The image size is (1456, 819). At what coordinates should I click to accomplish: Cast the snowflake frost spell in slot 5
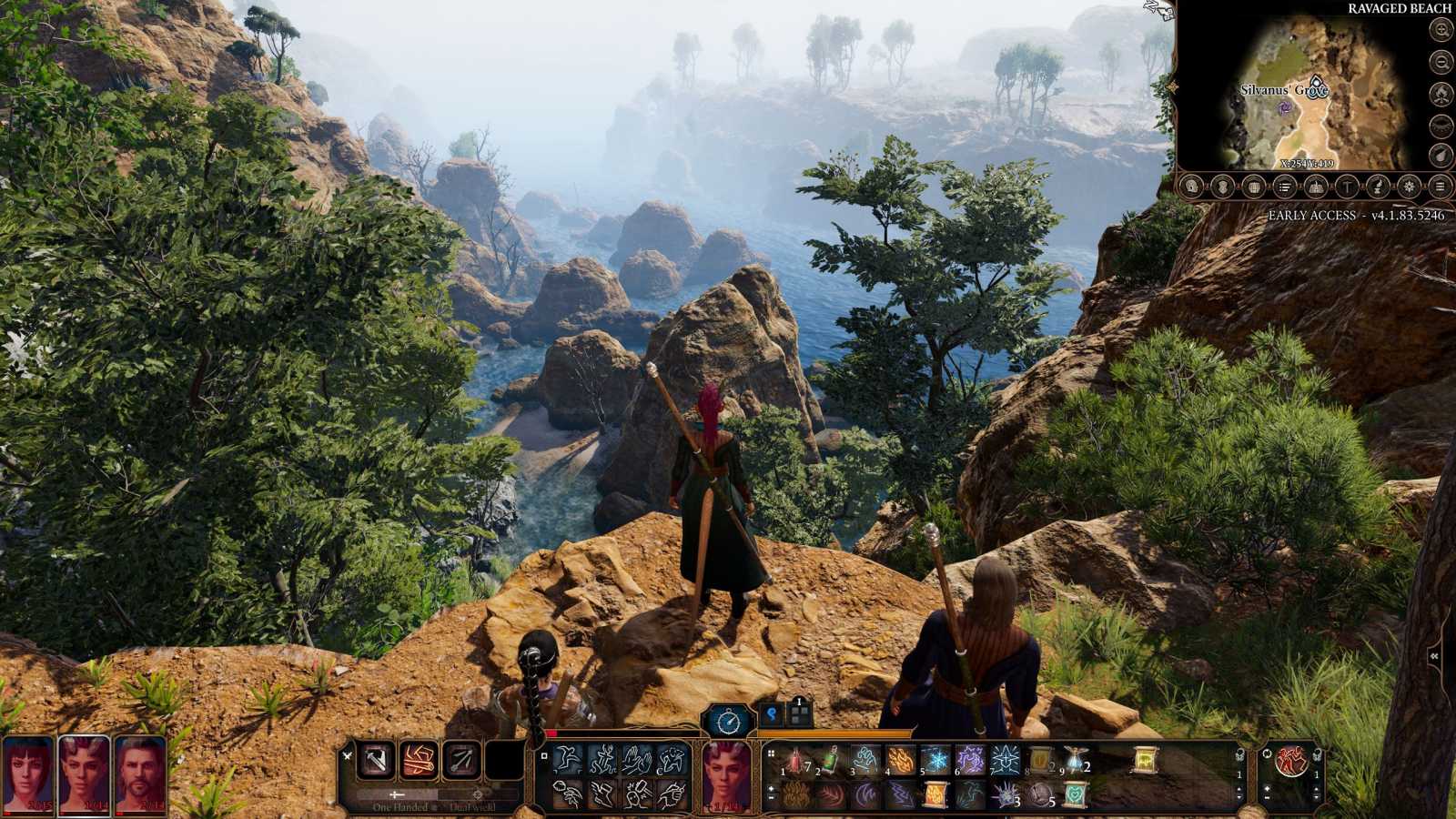click(935, 760)
